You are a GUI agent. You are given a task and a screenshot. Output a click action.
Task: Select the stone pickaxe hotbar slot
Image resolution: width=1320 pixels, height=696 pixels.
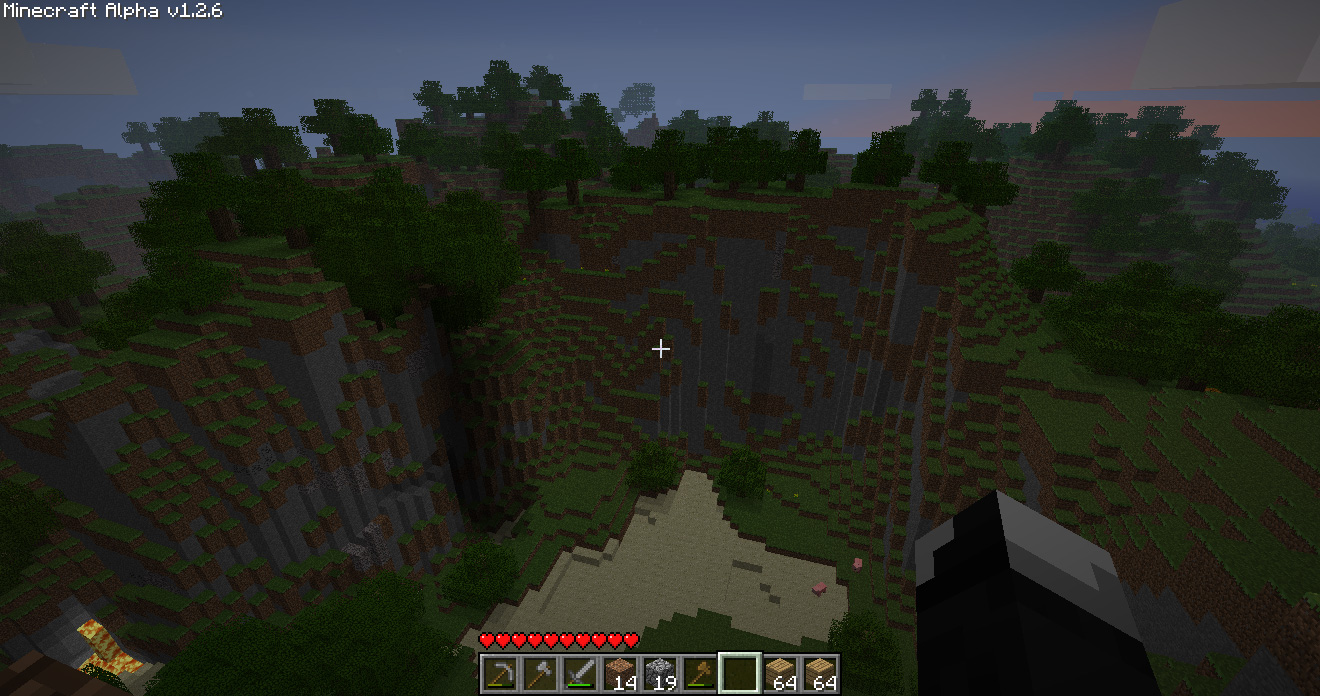pos(500,674)
